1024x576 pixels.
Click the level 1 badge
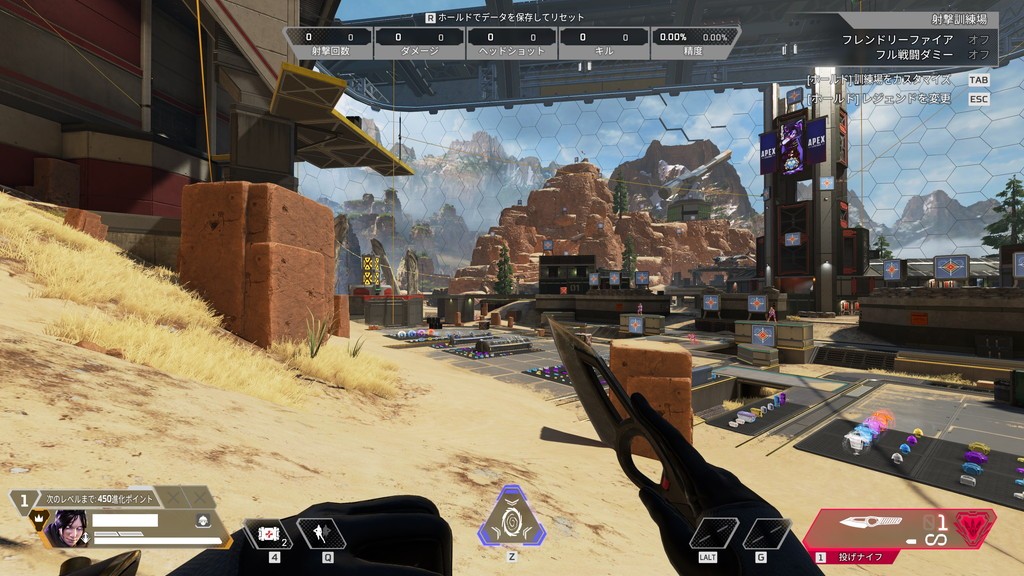[x=23, y=497]
